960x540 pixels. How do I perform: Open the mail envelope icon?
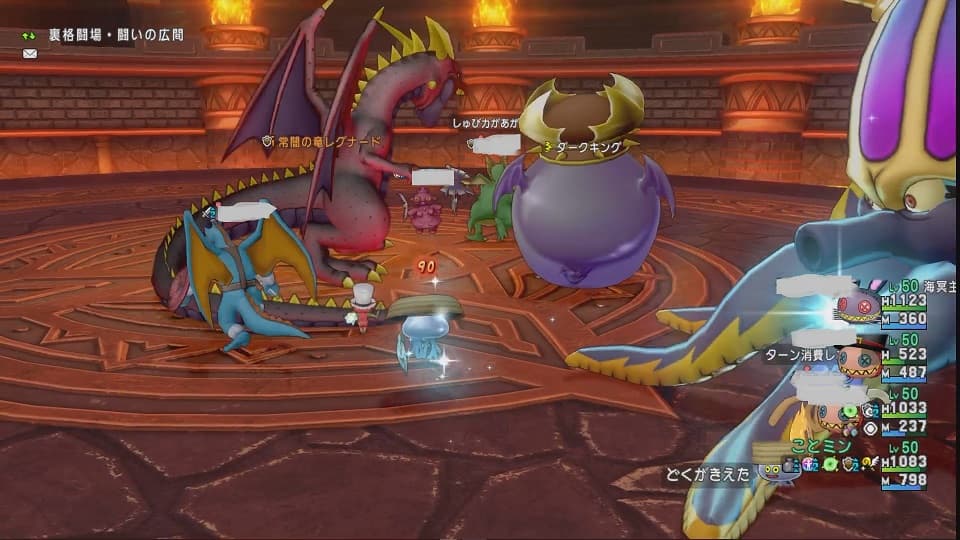pos(29,53)
